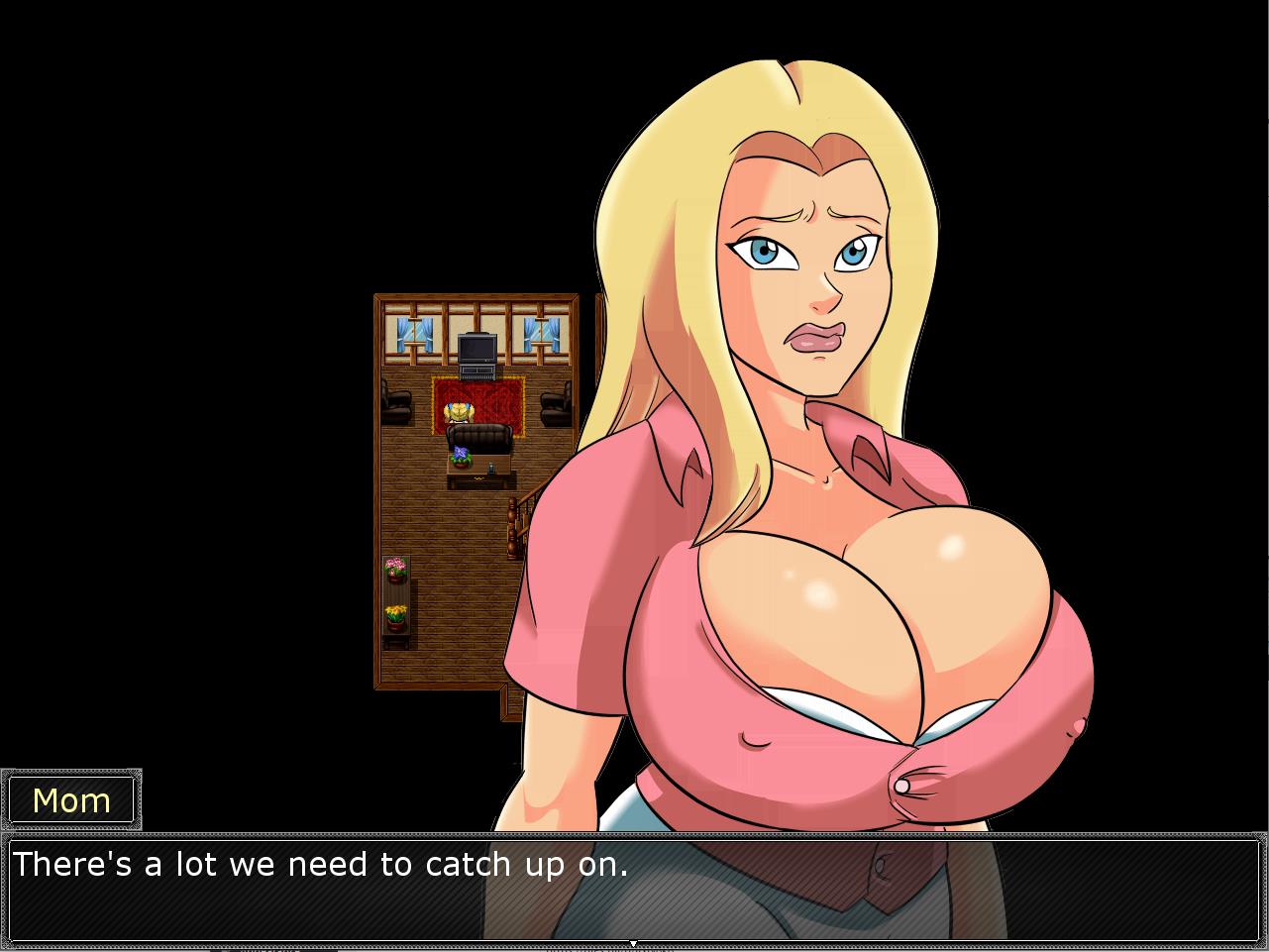This screenshot has width=1269, height=952.
Task: Click the remote control on the coffee table
Action: coord(491,468)
